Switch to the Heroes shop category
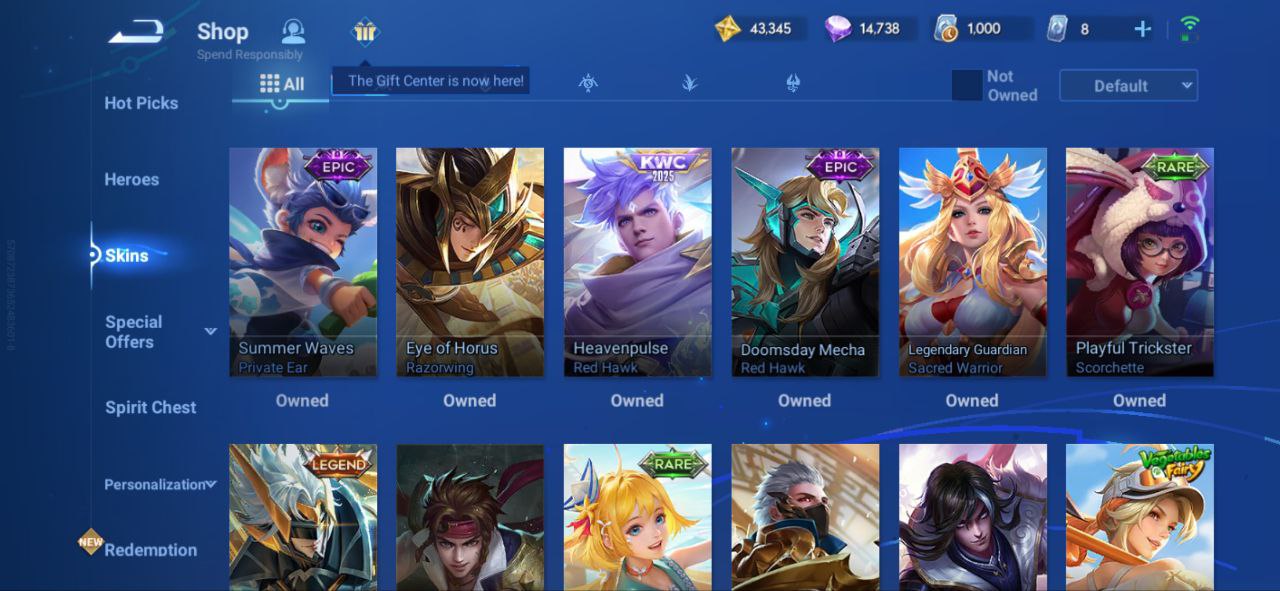The image size is (1280, 591). pyautogui.click(x=132, y=180)
